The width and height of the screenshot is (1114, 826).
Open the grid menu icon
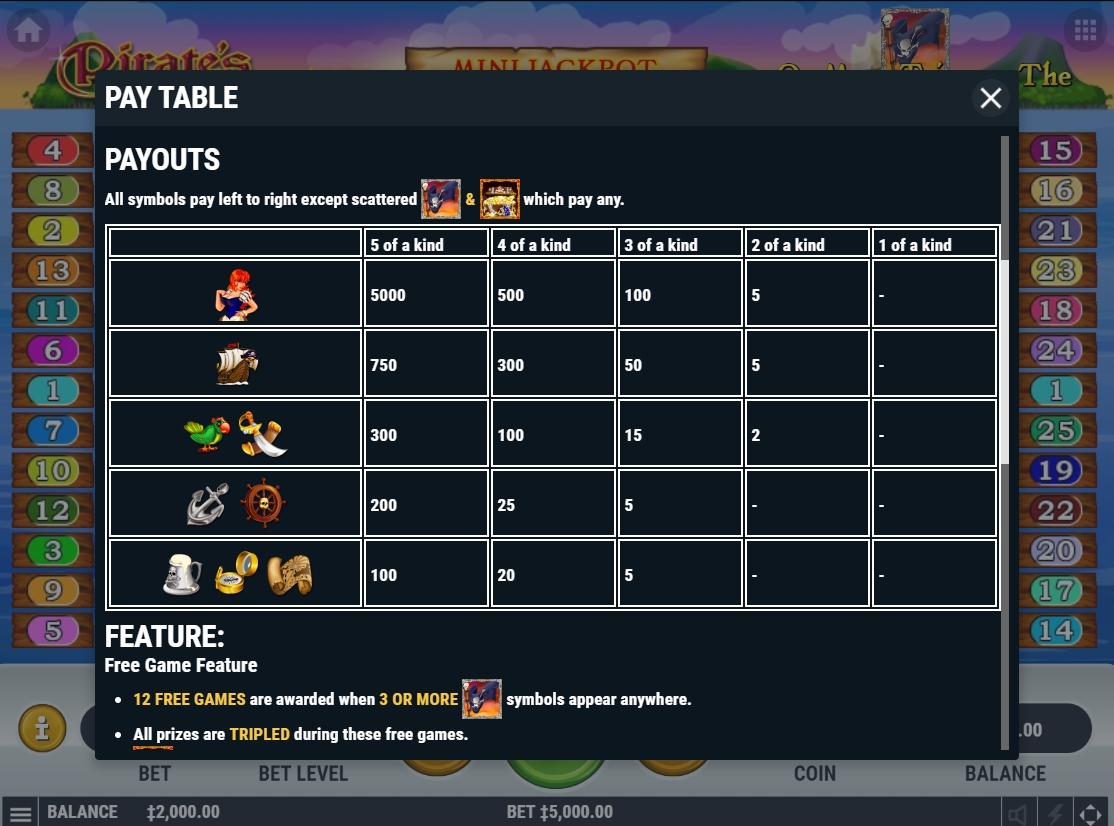click(x=1085, y=30)
